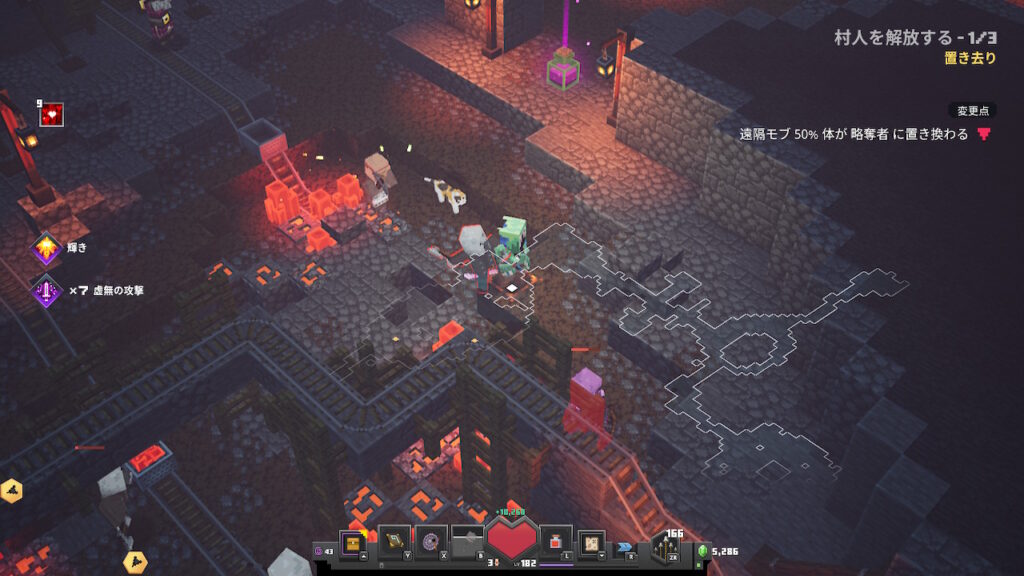This screenshot has width=1024, height=576.
Task: Click the red heart buff icon
Action: coord(52,115)
